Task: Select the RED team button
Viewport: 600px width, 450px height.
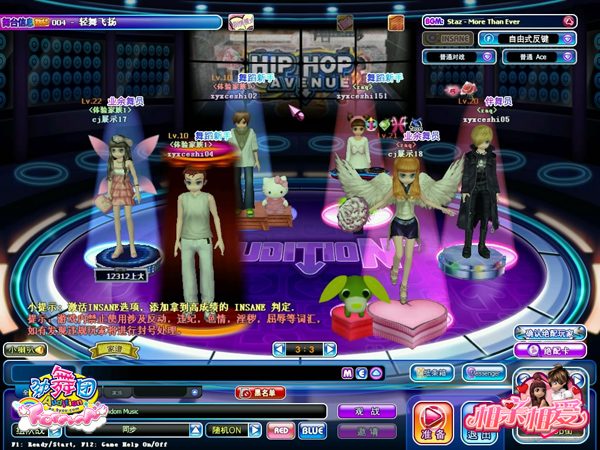Action: [281, 430]
